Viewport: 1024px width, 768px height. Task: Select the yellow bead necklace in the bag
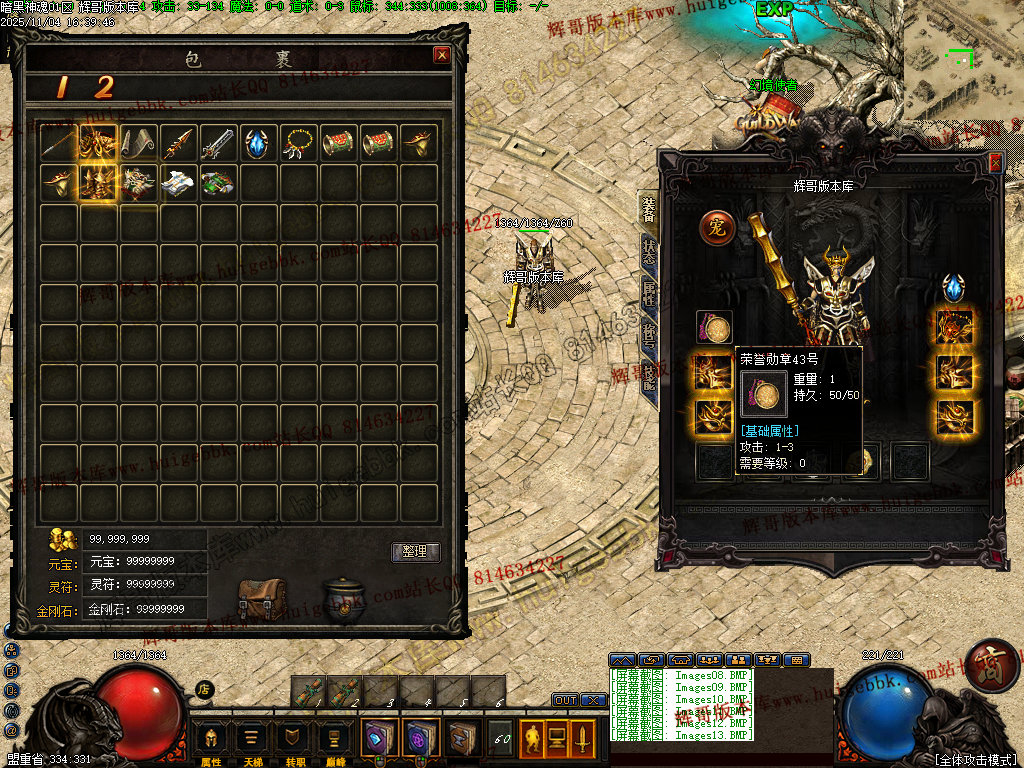[299, 143]
